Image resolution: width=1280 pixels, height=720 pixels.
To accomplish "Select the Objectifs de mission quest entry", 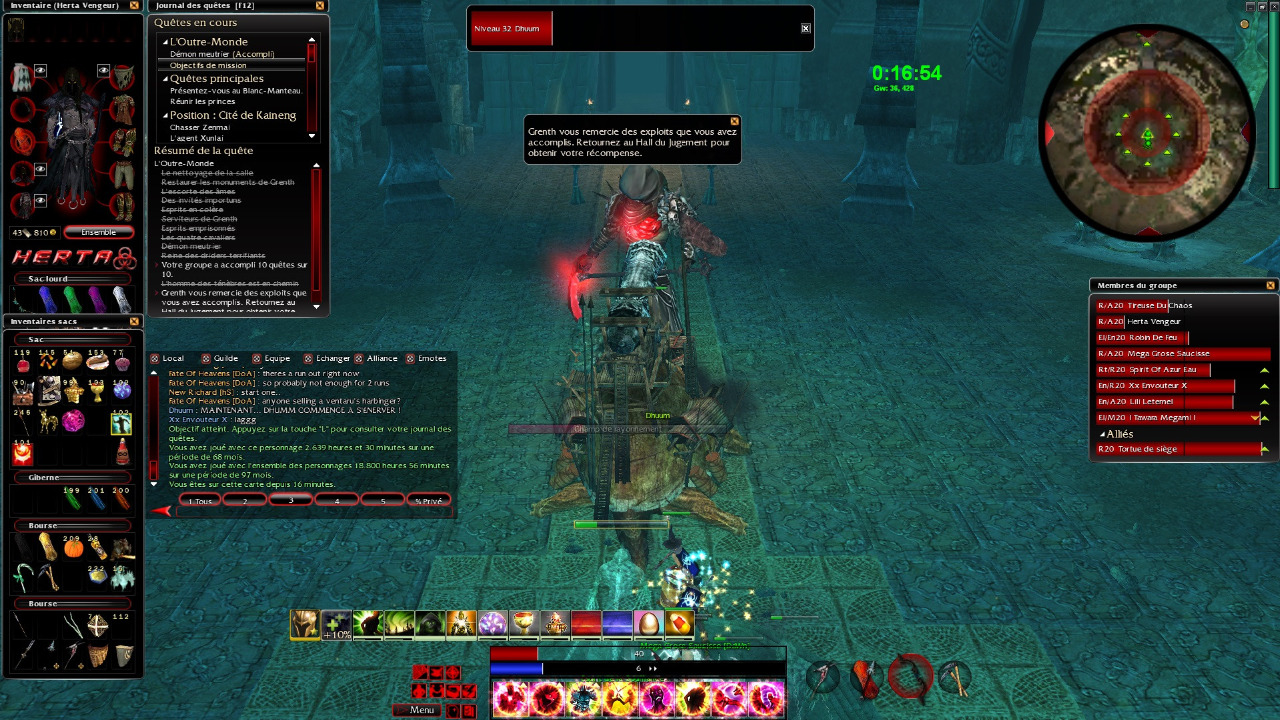I will pos(208,65).
